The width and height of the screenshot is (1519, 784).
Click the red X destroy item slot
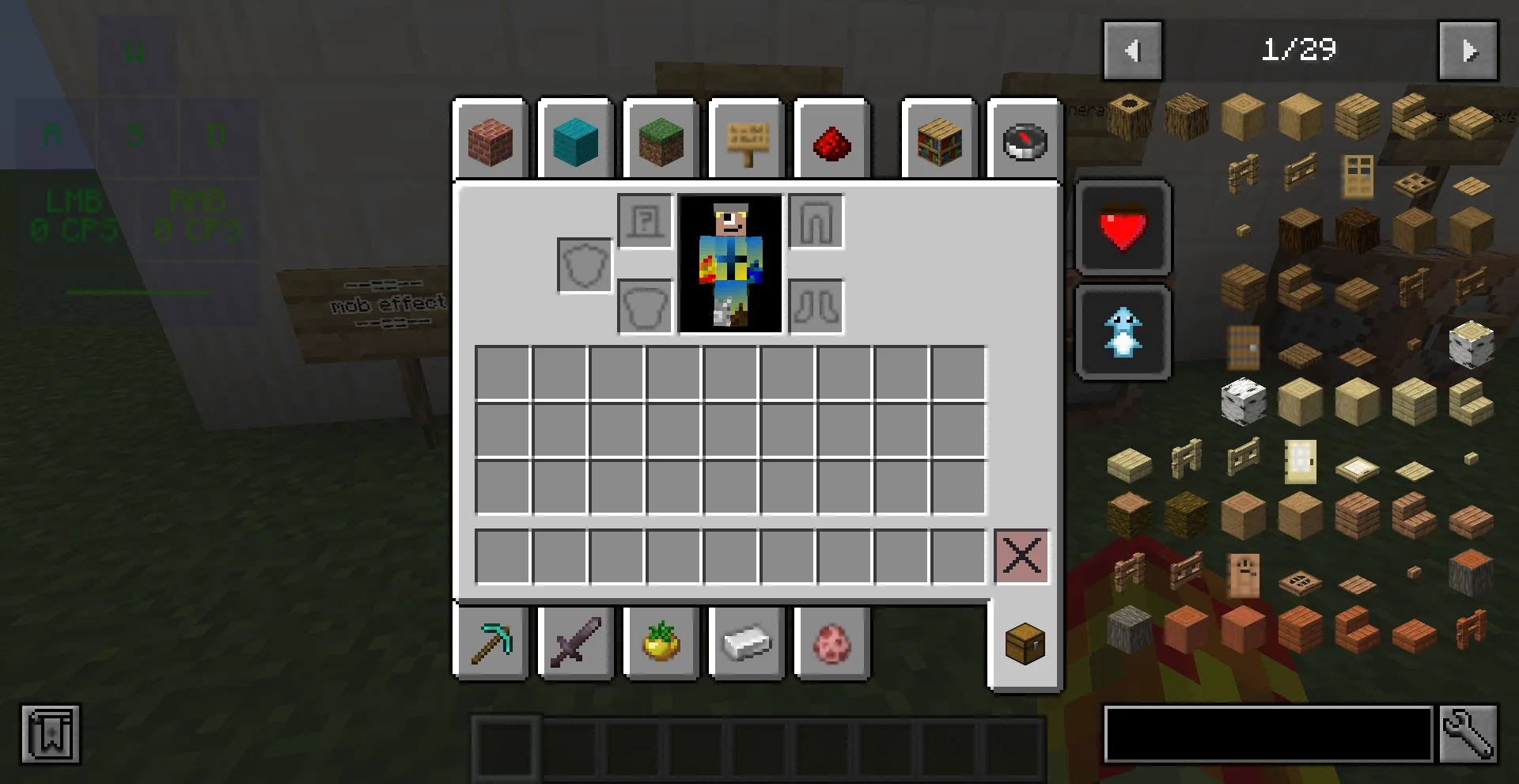(1021, 556)
